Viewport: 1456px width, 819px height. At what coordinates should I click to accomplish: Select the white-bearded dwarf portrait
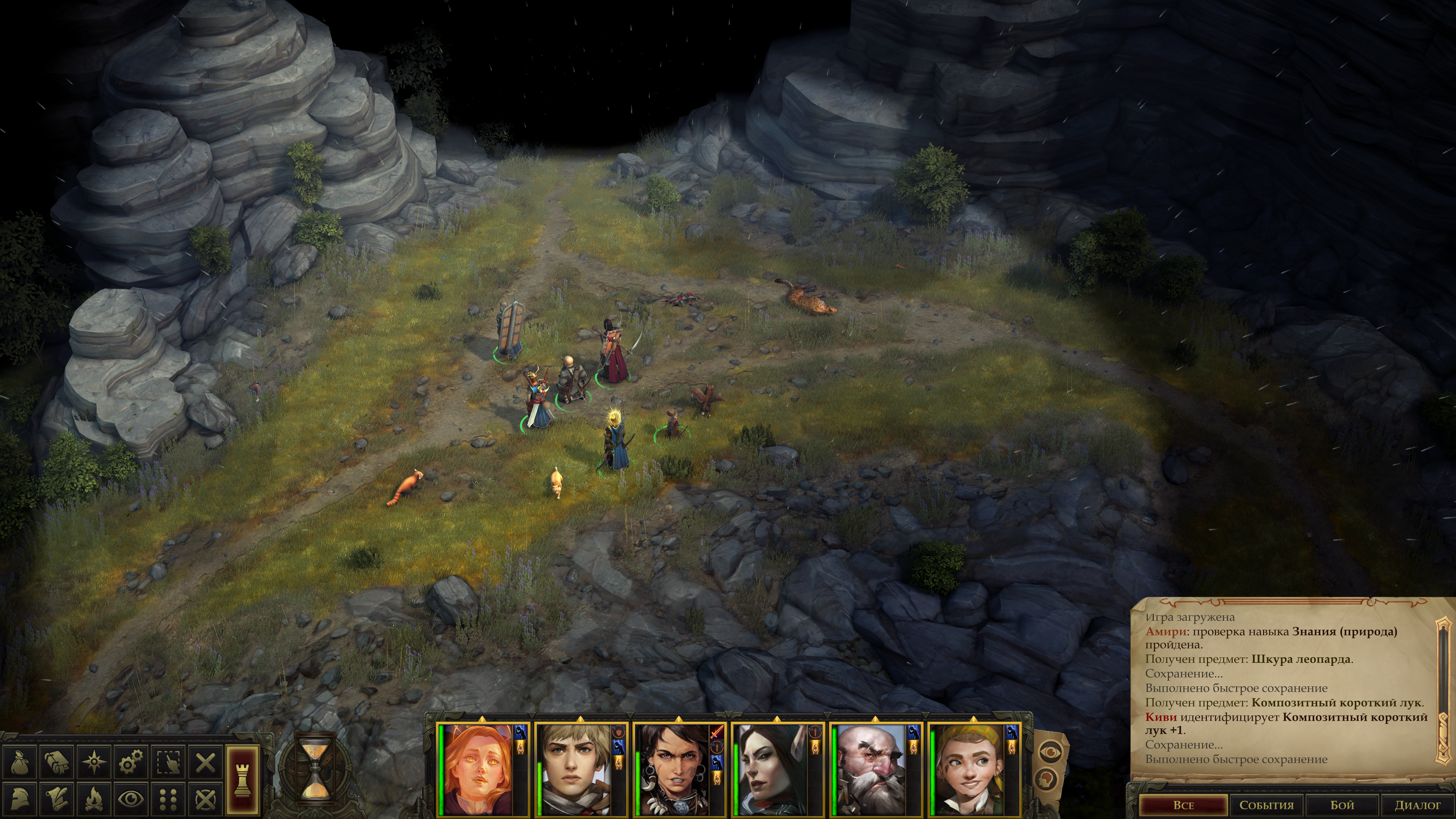871,770
